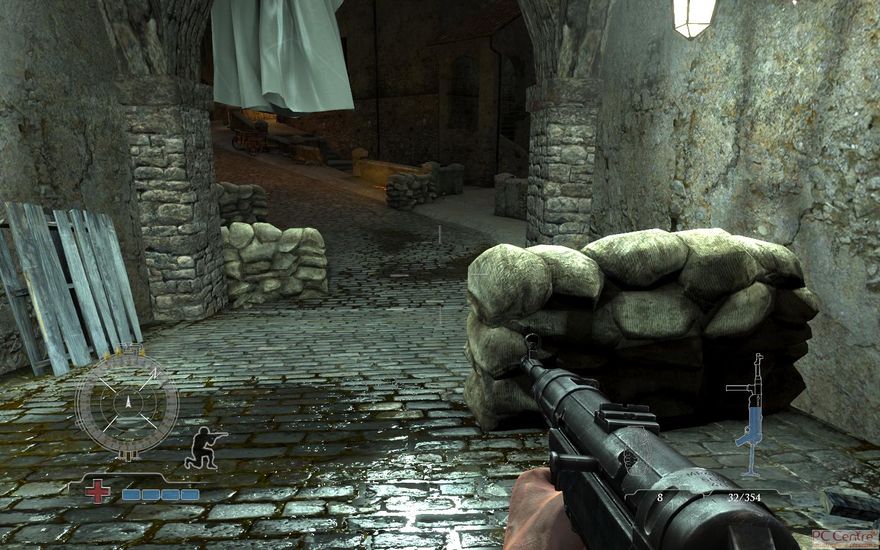
Task: Select the blue submachine gun weapon icon
Action: pyautogui.click(x=750, y=414)
